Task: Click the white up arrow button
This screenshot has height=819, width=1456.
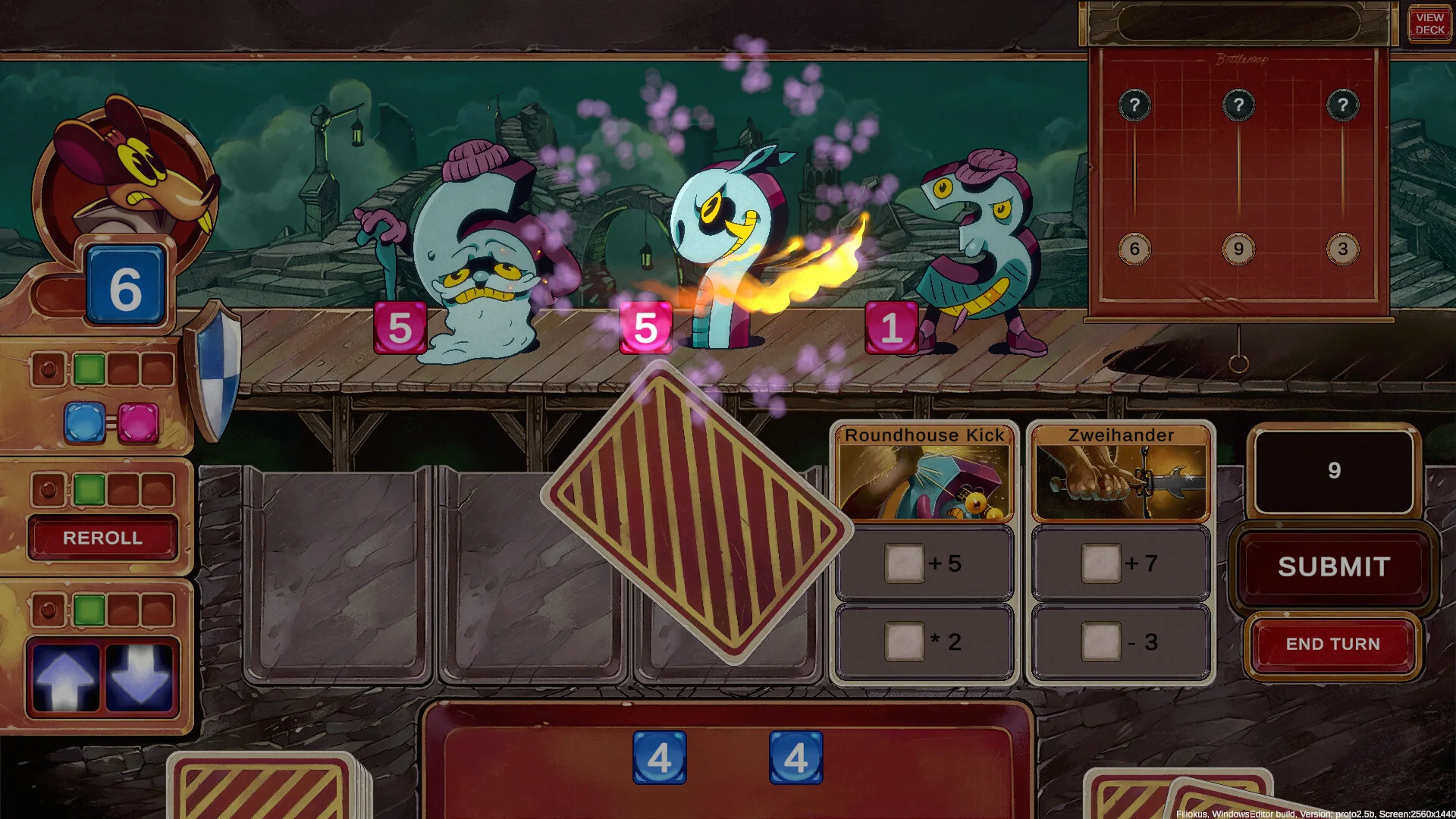Action: [64, 678]
